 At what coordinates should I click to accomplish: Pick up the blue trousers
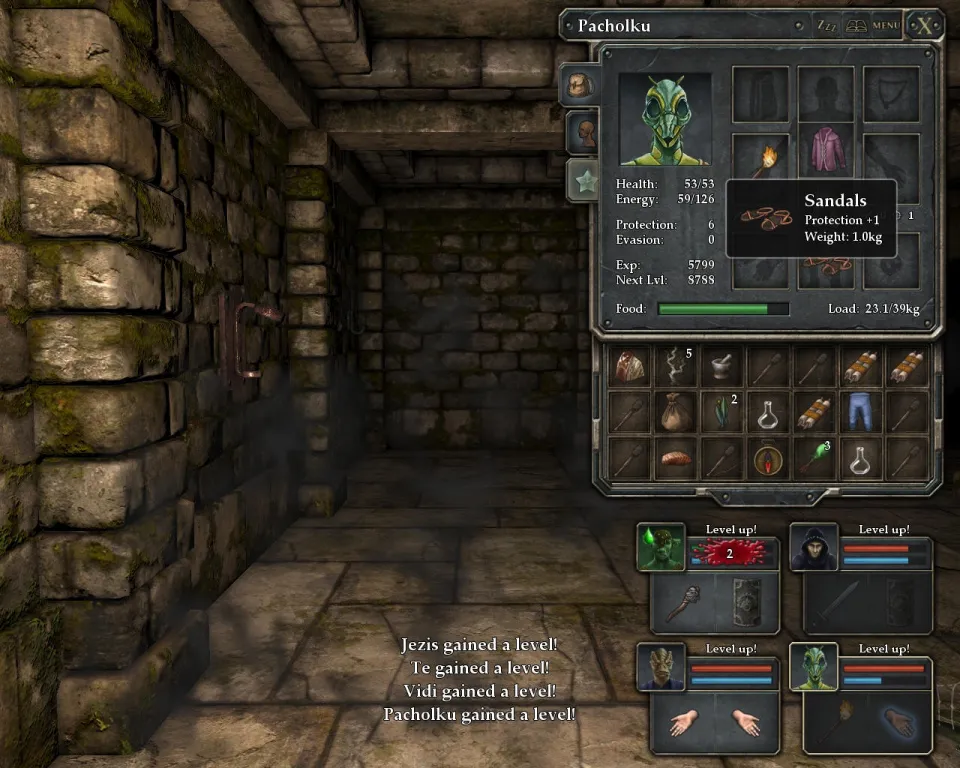861,412
